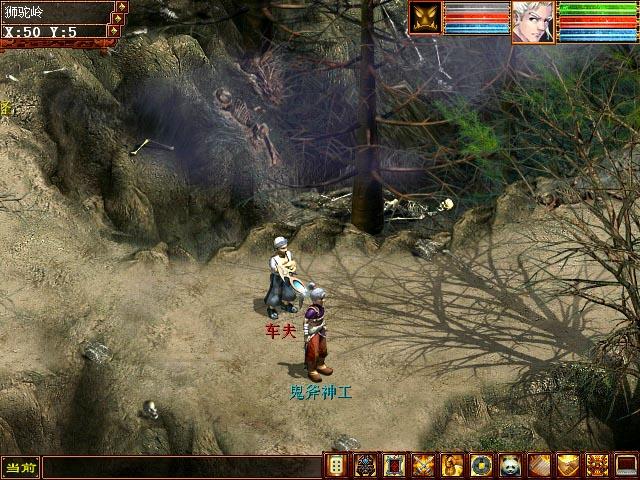Click the jade coin toolbar icon
This screenshot has width=640, height=480.
(482, 465)
